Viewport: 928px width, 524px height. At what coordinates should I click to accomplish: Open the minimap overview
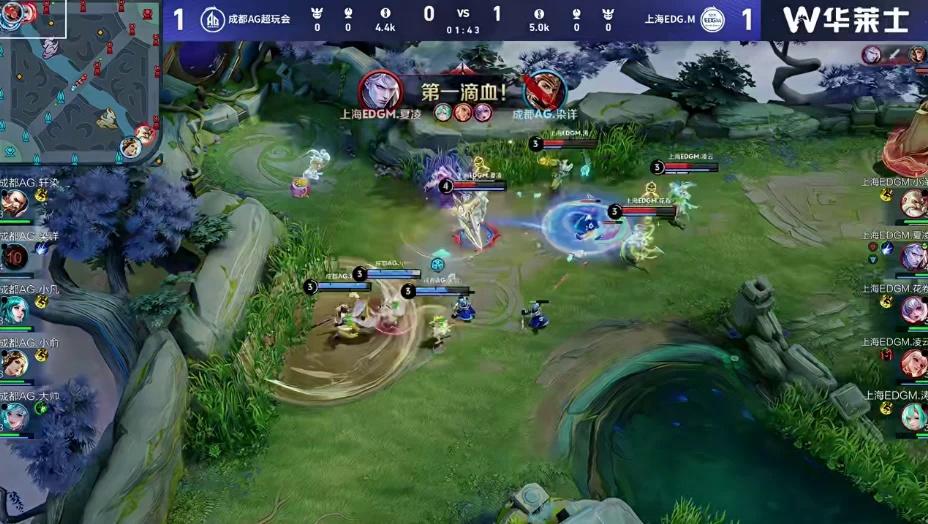tap(80, 82)
